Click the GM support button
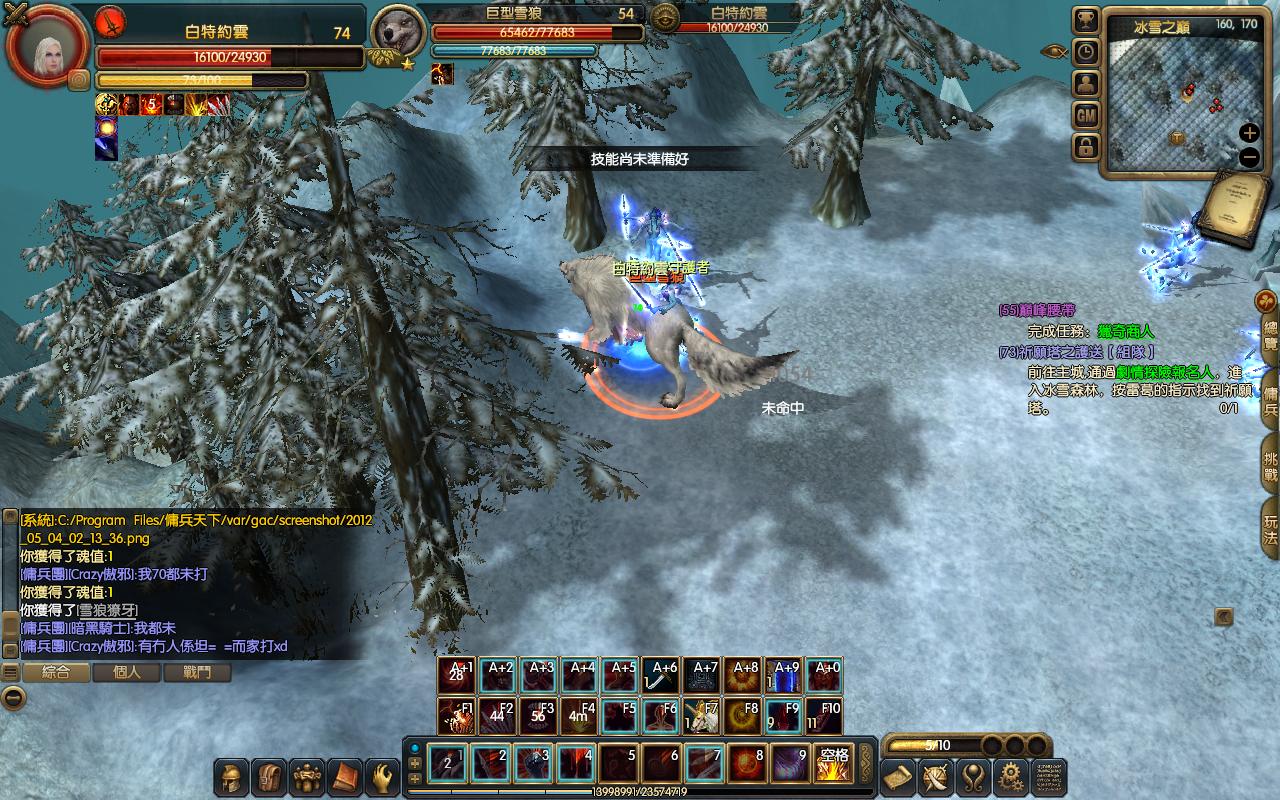This screenshot has height=800, width=1280. pyautogui.click(x=1086, y=116)
